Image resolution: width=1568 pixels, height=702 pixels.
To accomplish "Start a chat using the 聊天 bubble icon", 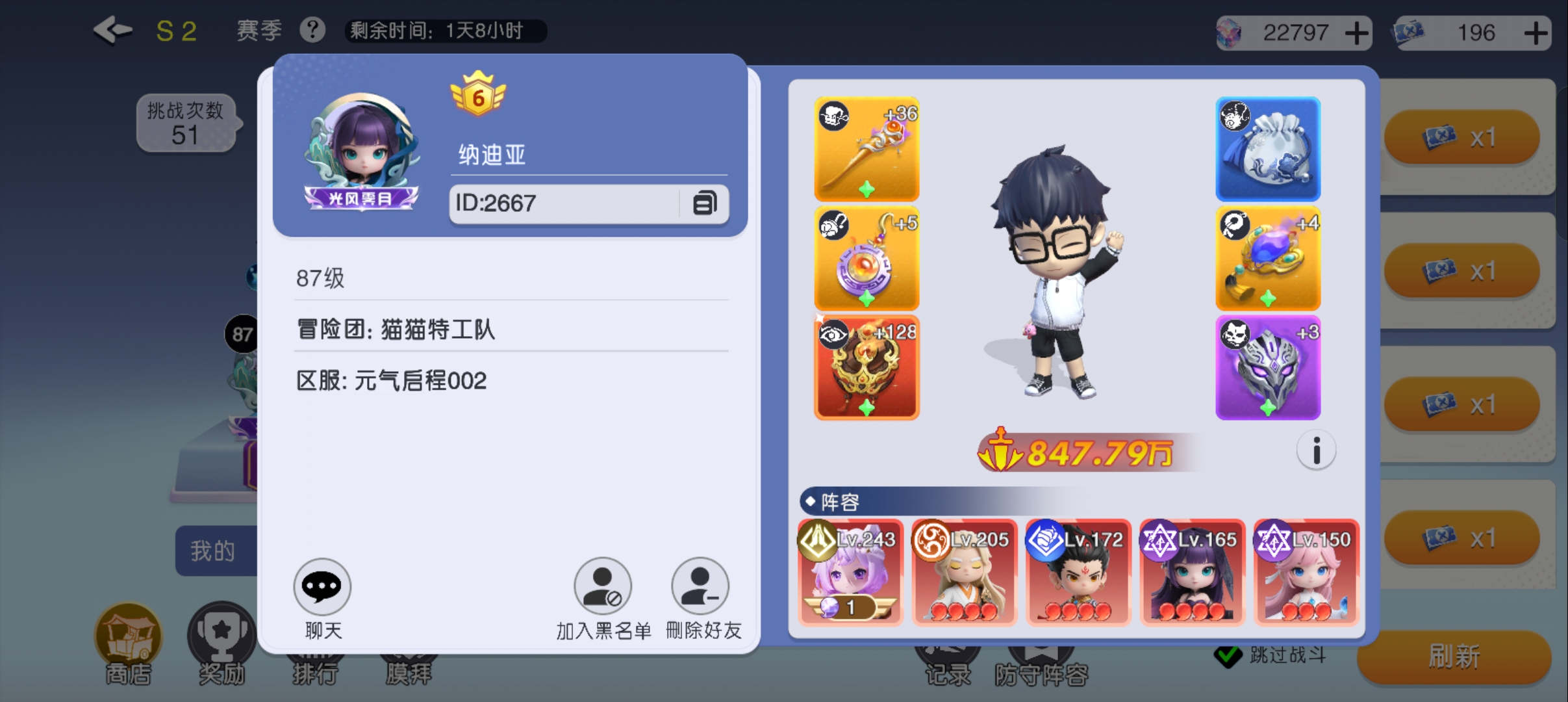I will coord(322,586).
